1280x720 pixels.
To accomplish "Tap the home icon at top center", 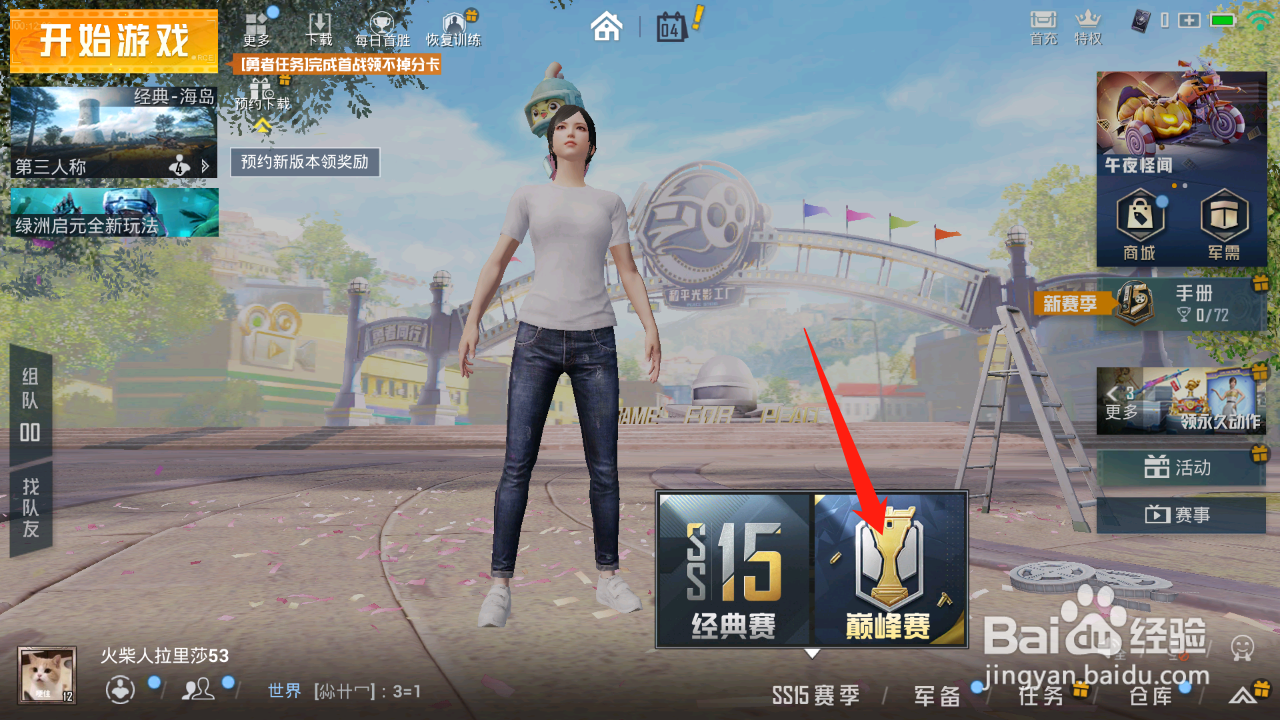I will 609,28.
